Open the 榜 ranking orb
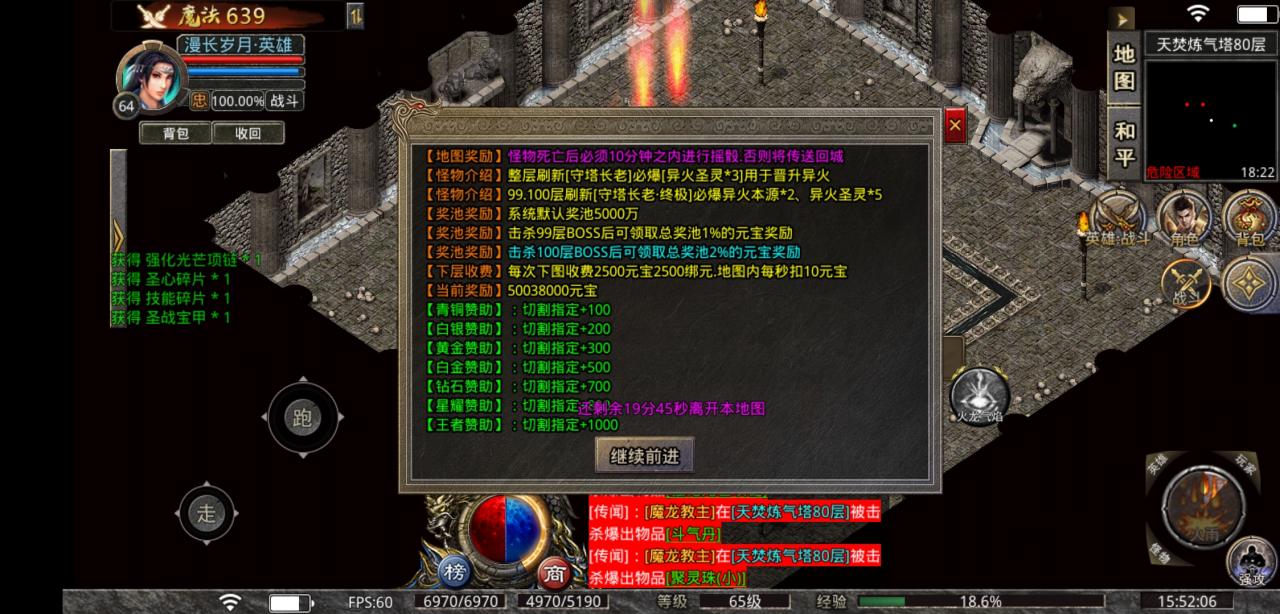 [x=456, y=572]
